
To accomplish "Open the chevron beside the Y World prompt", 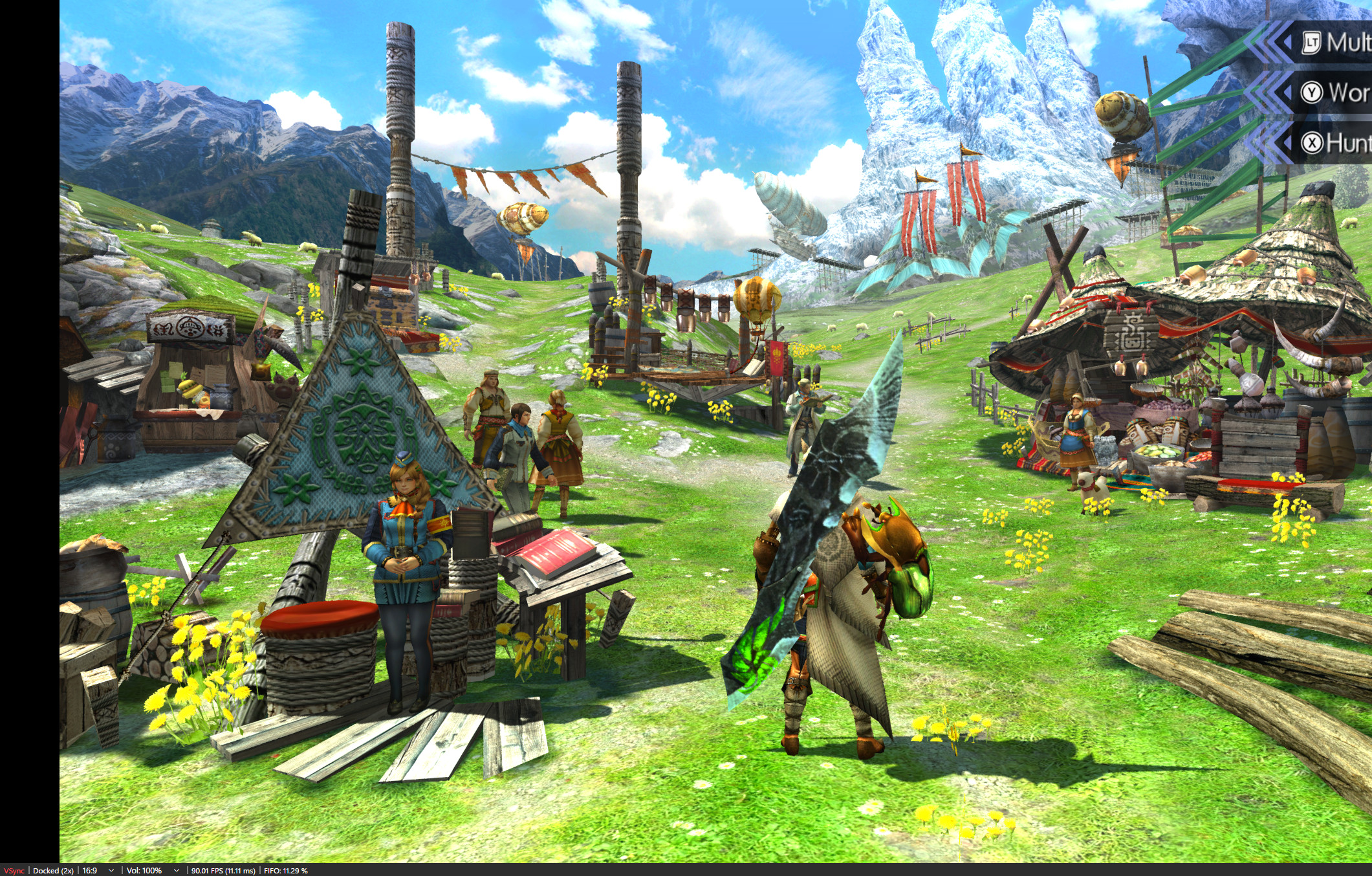I will point(1267,92).
